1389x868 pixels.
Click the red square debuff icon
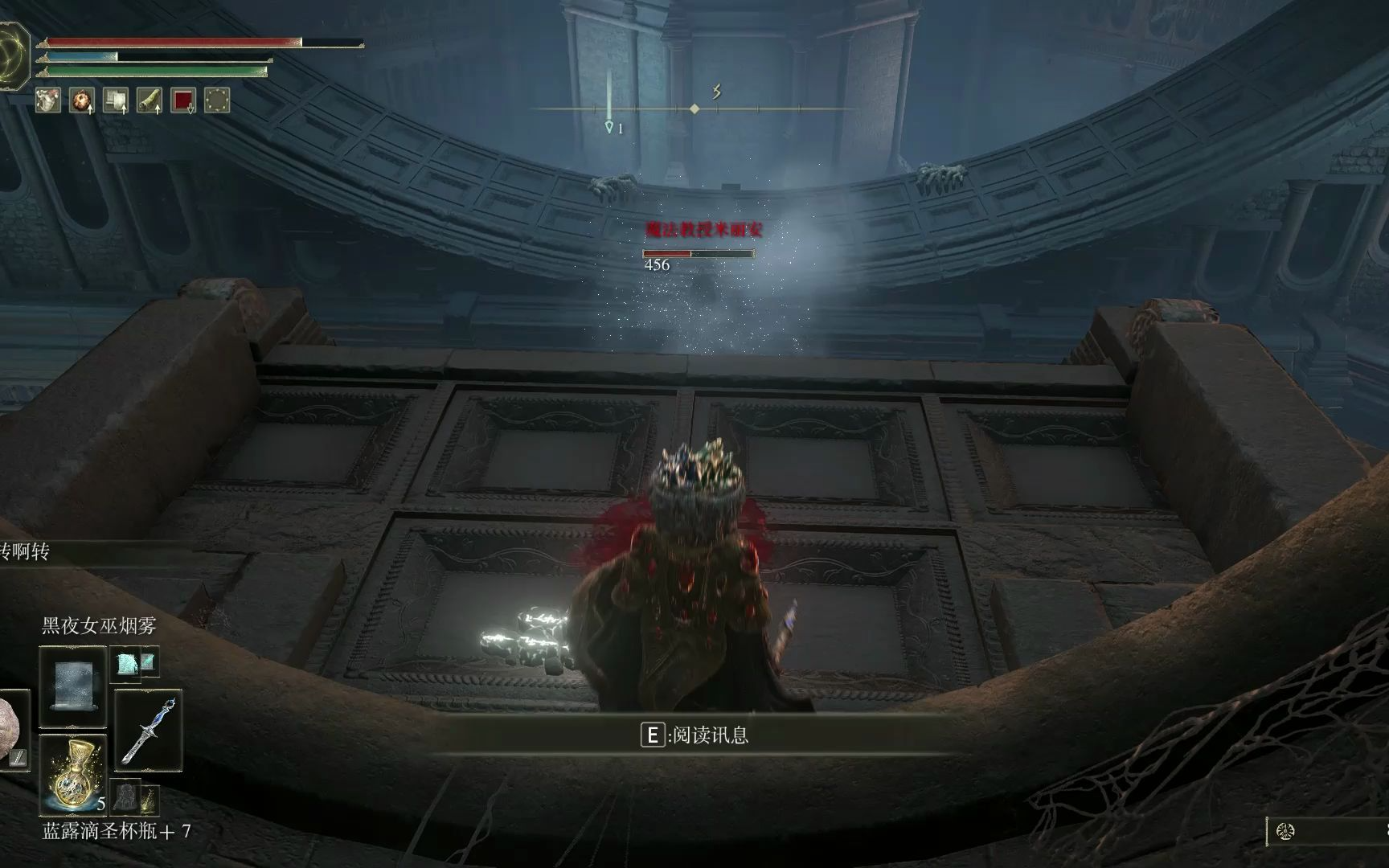pyautogui.click(x=183, y=100)
